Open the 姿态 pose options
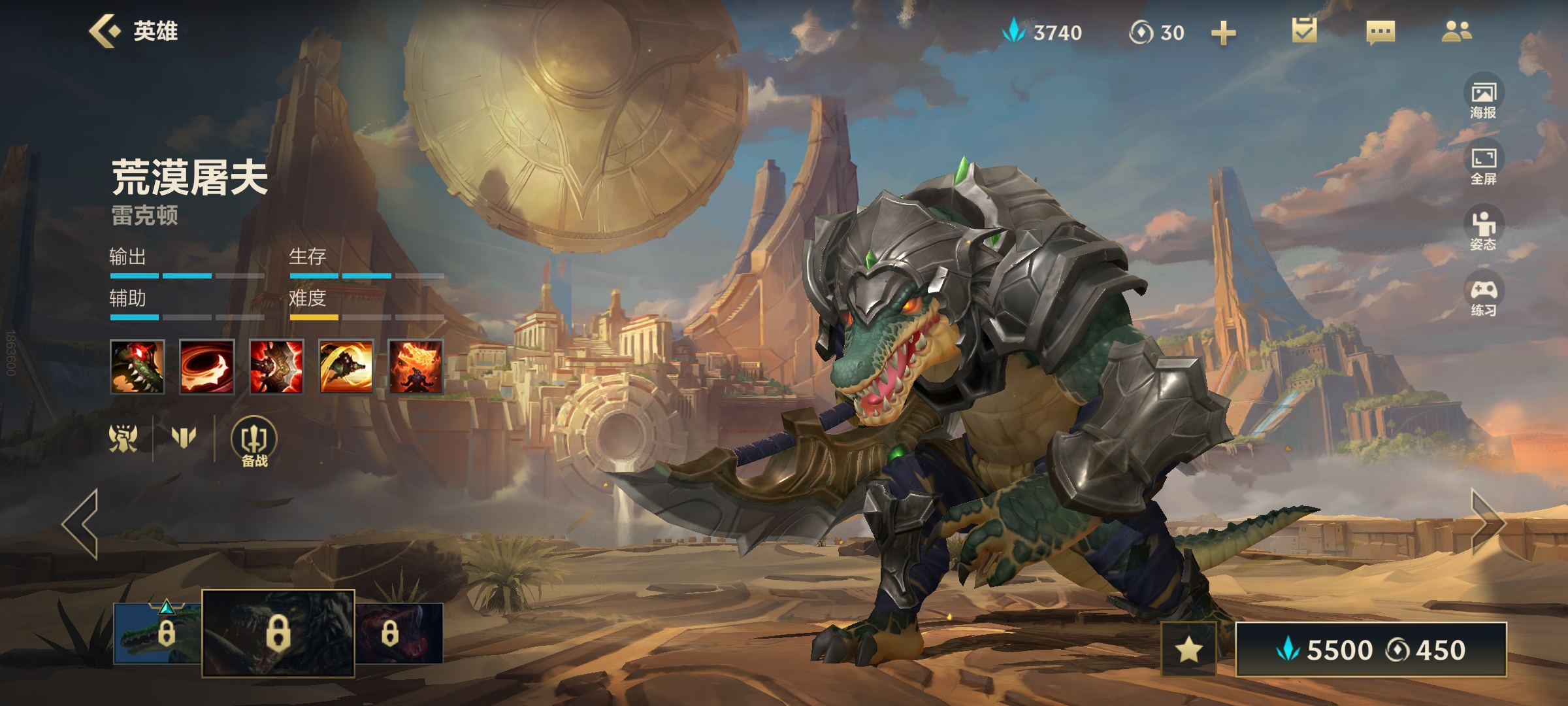This screenshot has height=706, width=1568. coord(1484,230)
